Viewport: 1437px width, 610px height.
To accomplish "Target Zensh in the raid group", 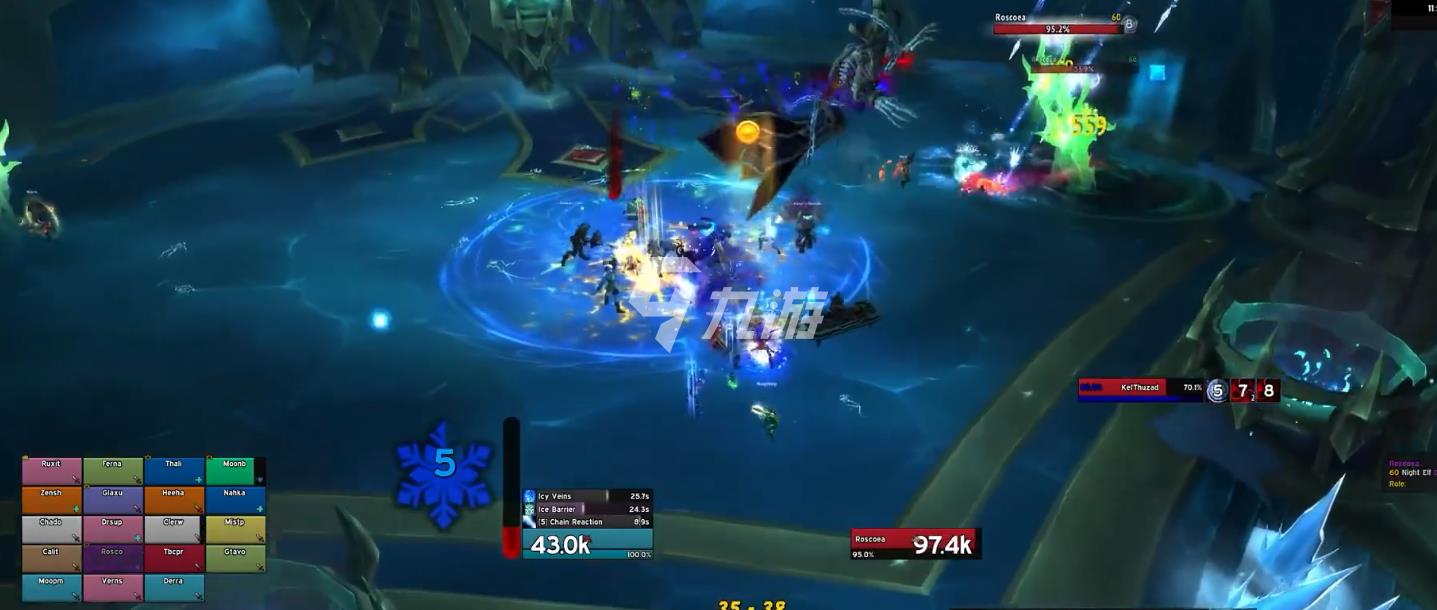I will point(52,500).
